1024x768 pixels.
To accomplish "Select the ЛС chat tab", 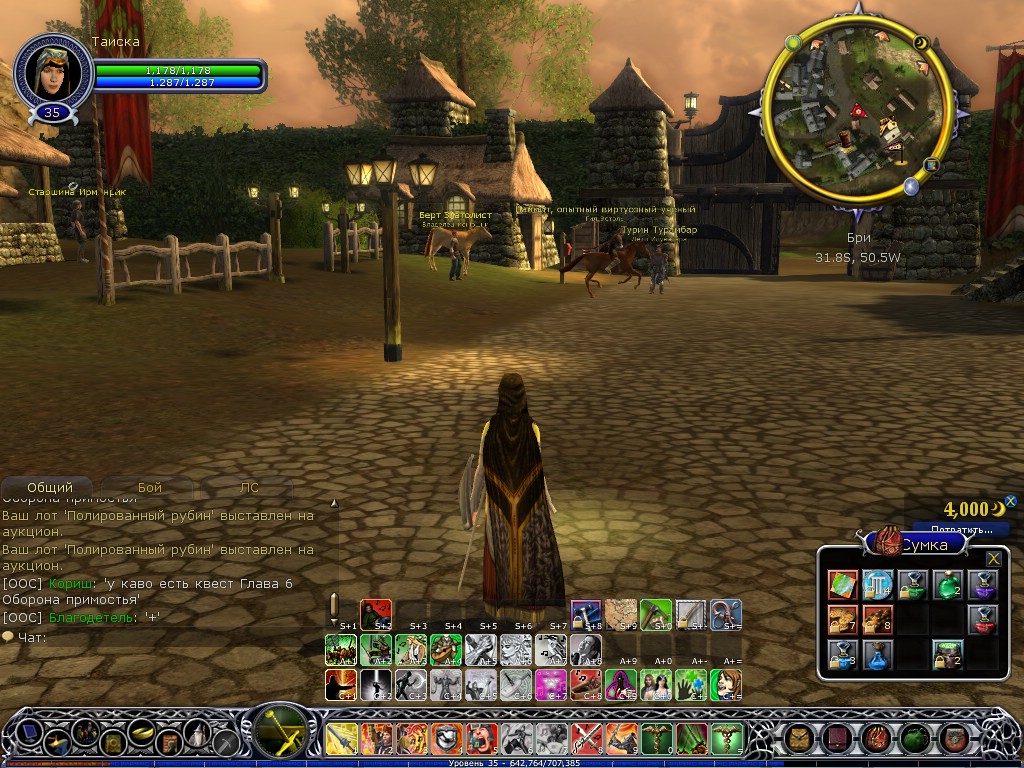I will pyautogui.click(x=249, y=488).
